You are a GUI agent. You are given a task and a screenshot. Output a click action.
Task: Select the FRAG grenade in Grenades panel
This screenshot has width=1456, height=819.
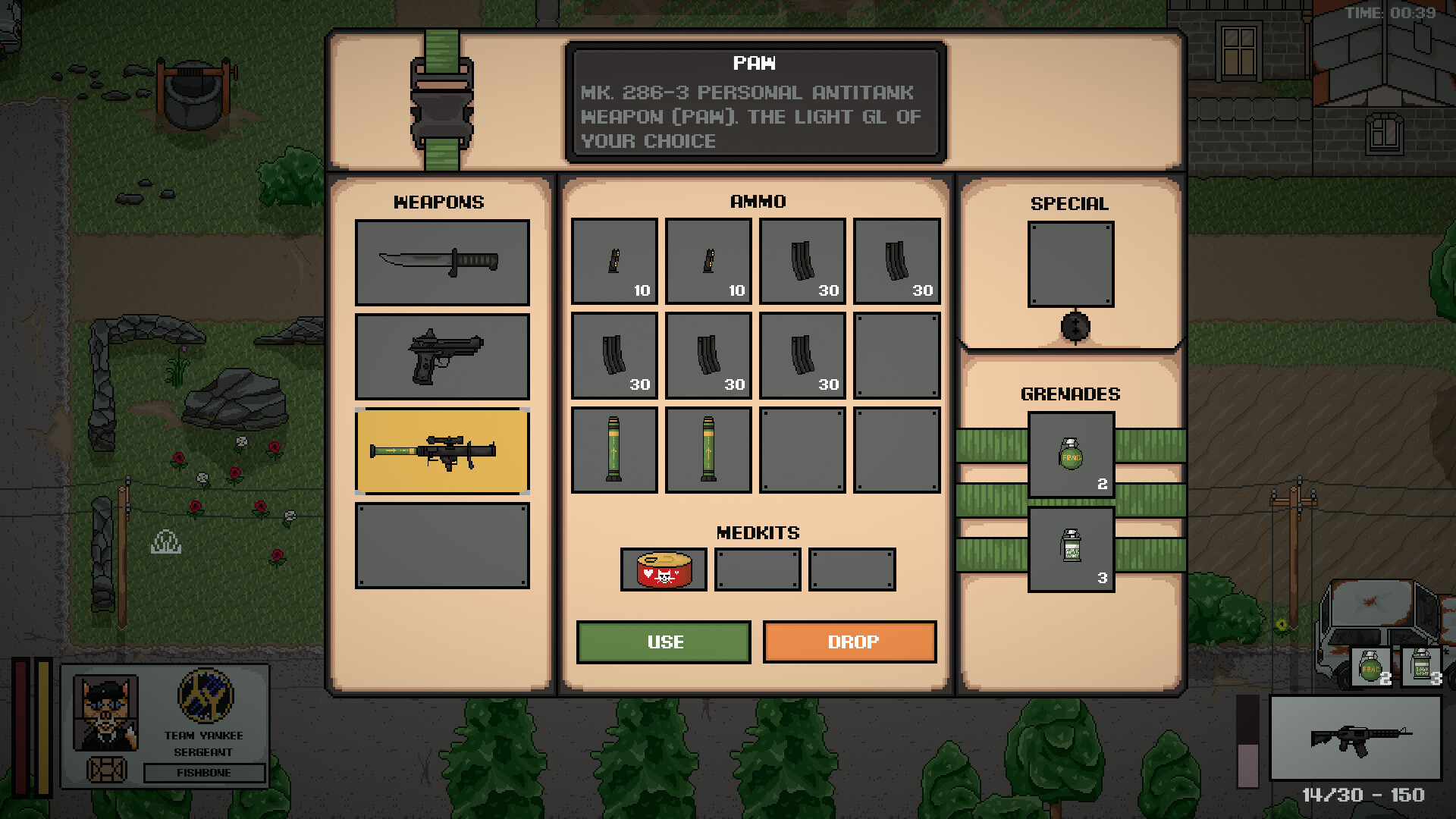[1072, 455]
